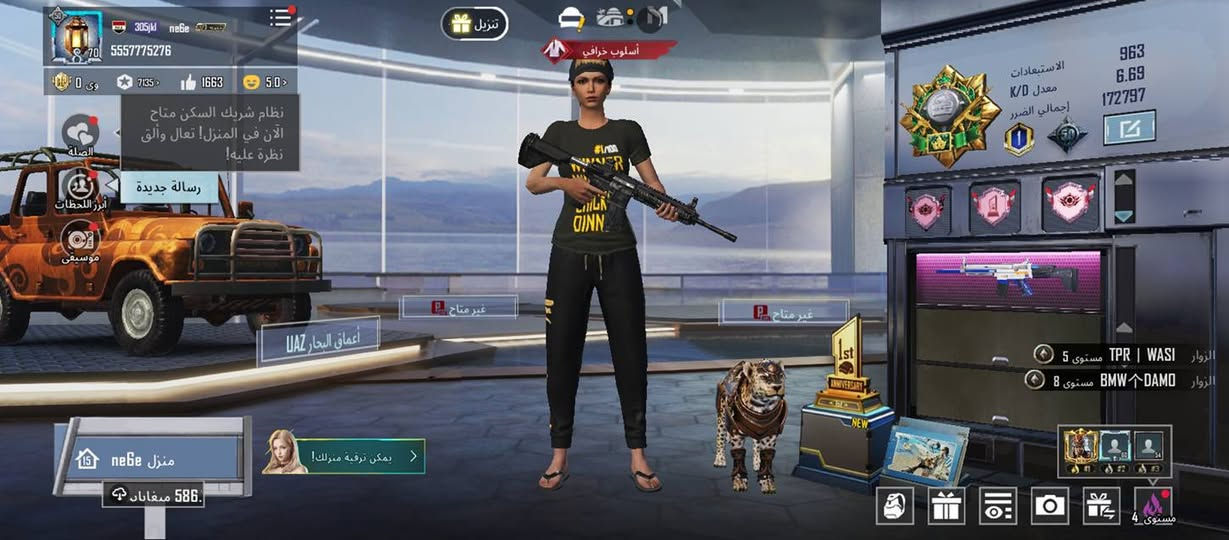This screenshot has height=540, width=1229.
Task: Open the gift box icon
Action: 946,505
